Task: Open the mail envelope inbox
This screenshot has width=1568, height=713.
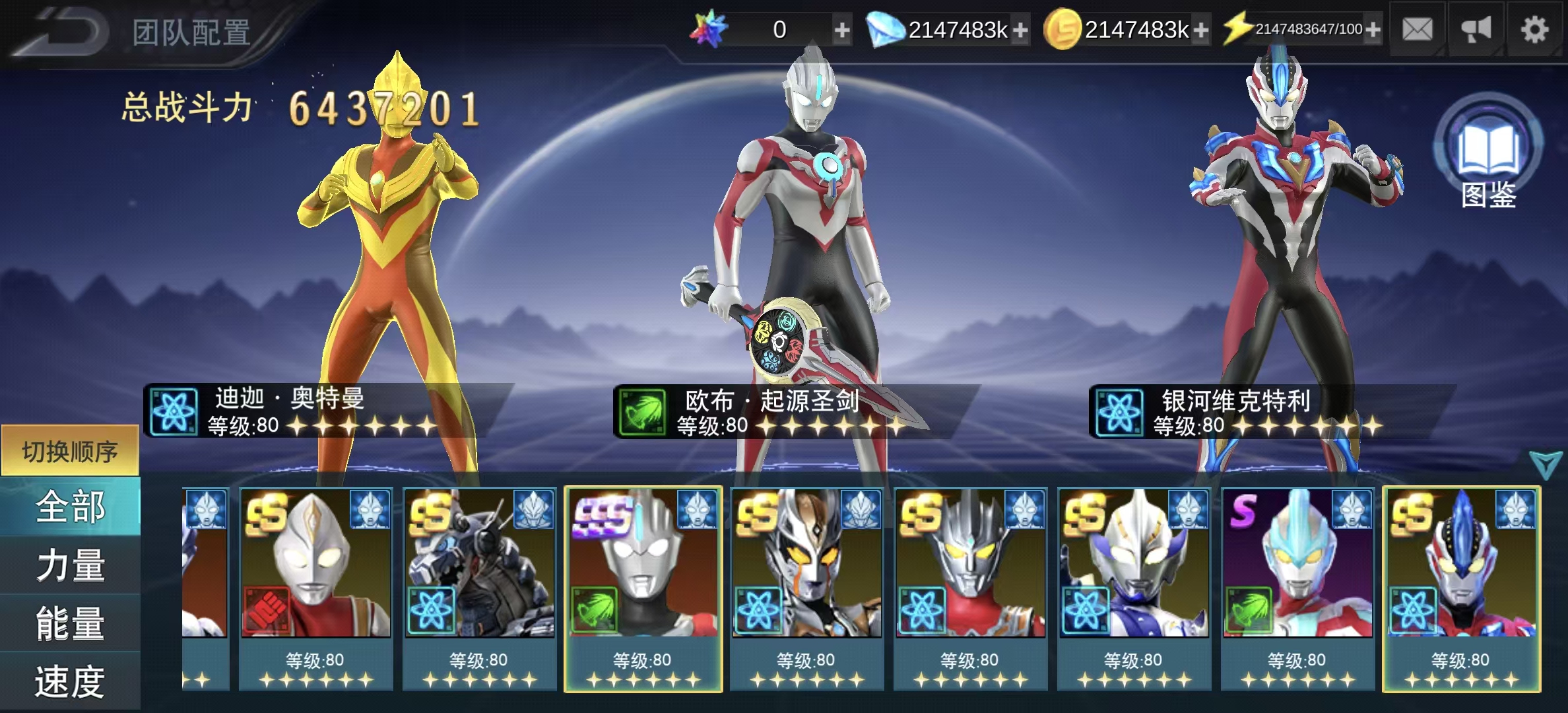Action: pos(1417,30)
